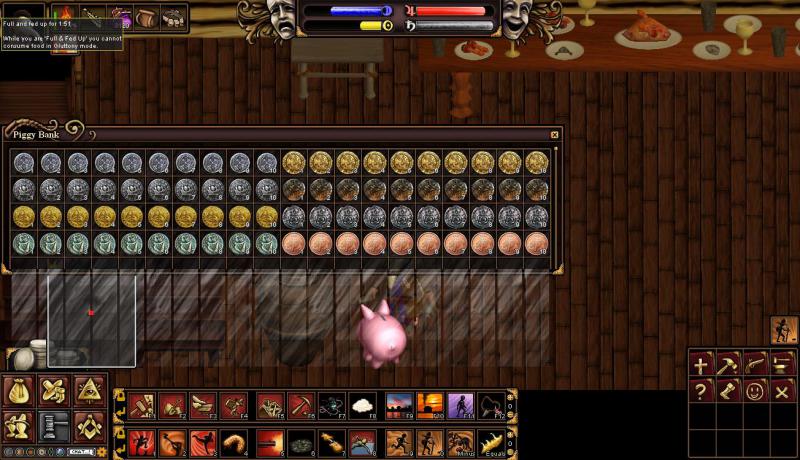This screenshot has width=800, height=460.
Task: Open the all-seeing eye pyramid menu
Action: coord(88,392)
